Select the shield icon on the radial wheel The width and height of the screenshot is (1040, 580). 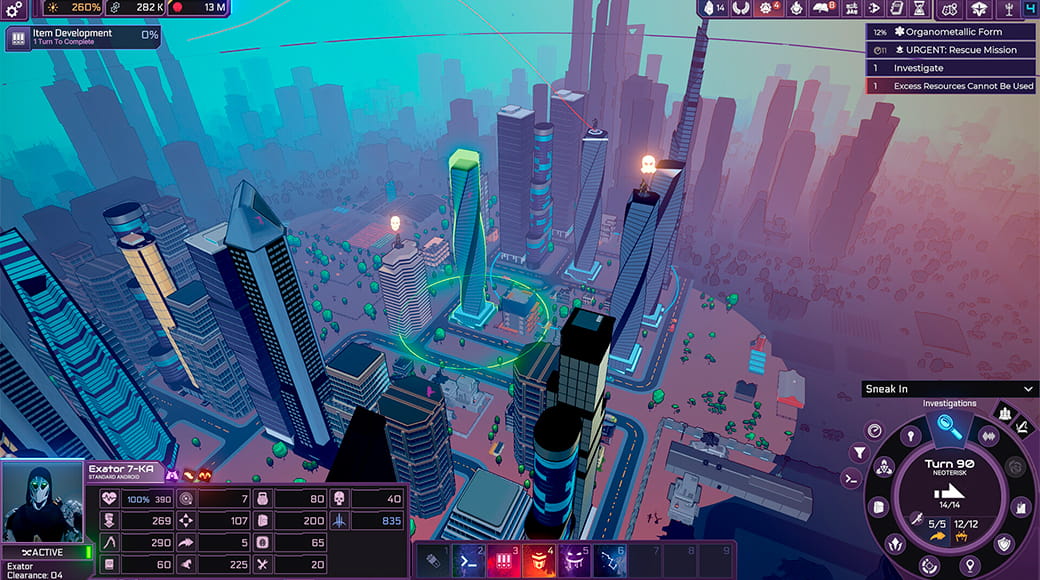click(x=1004, y=543)
